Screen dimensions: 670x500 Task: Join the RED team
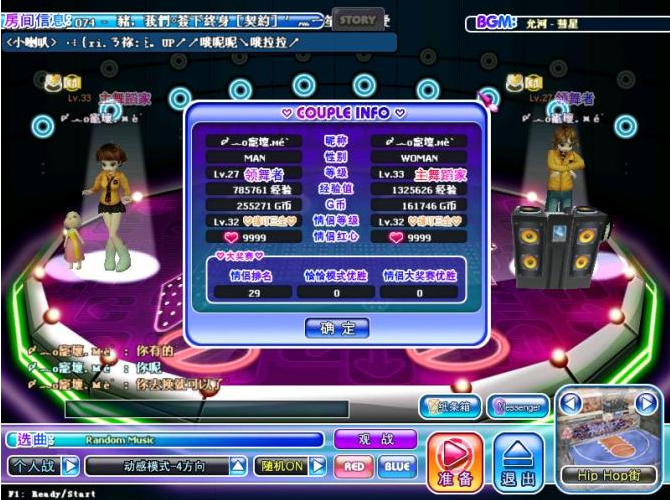pos(353,466)
